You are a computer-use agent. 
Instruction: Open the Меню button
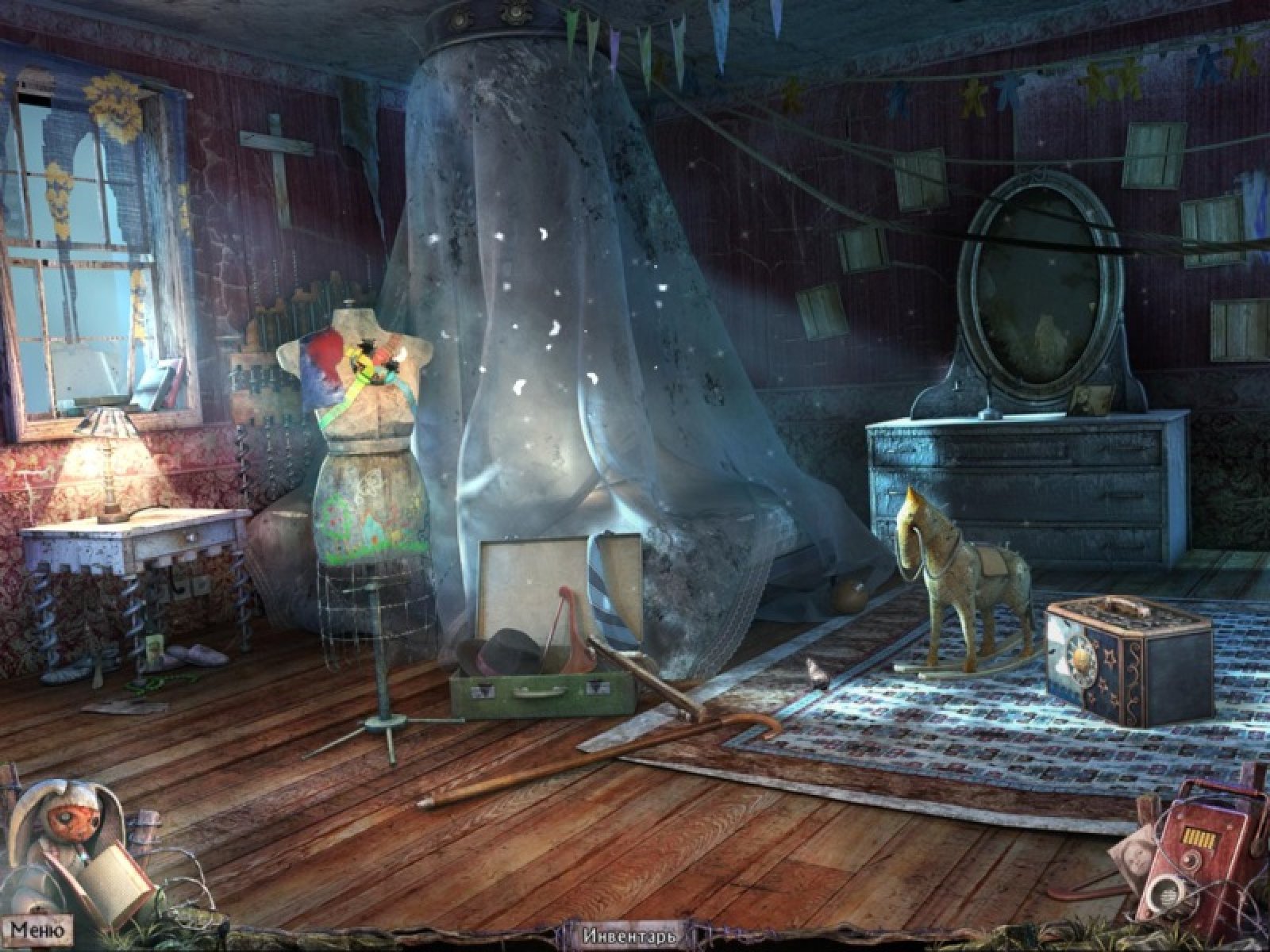tap(37, 928)
